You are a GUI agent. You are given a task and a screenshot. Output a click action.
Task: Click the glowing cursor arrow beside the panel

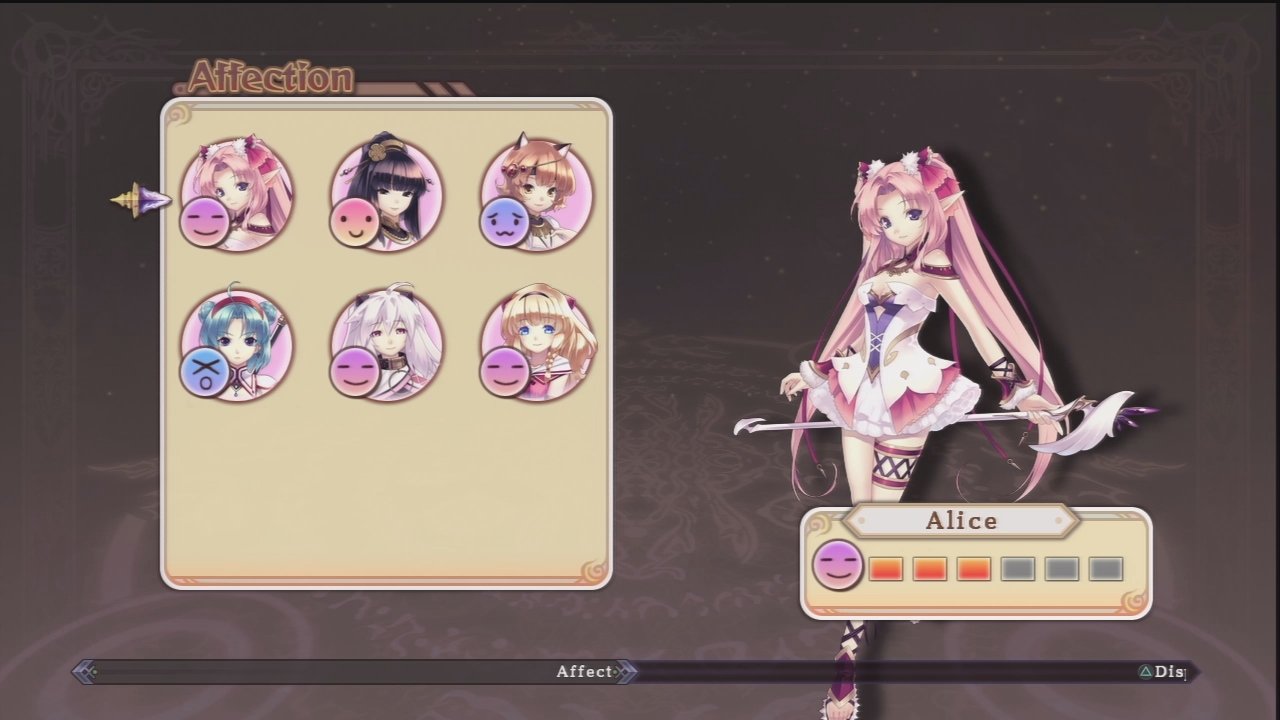(x=140, y=200)
